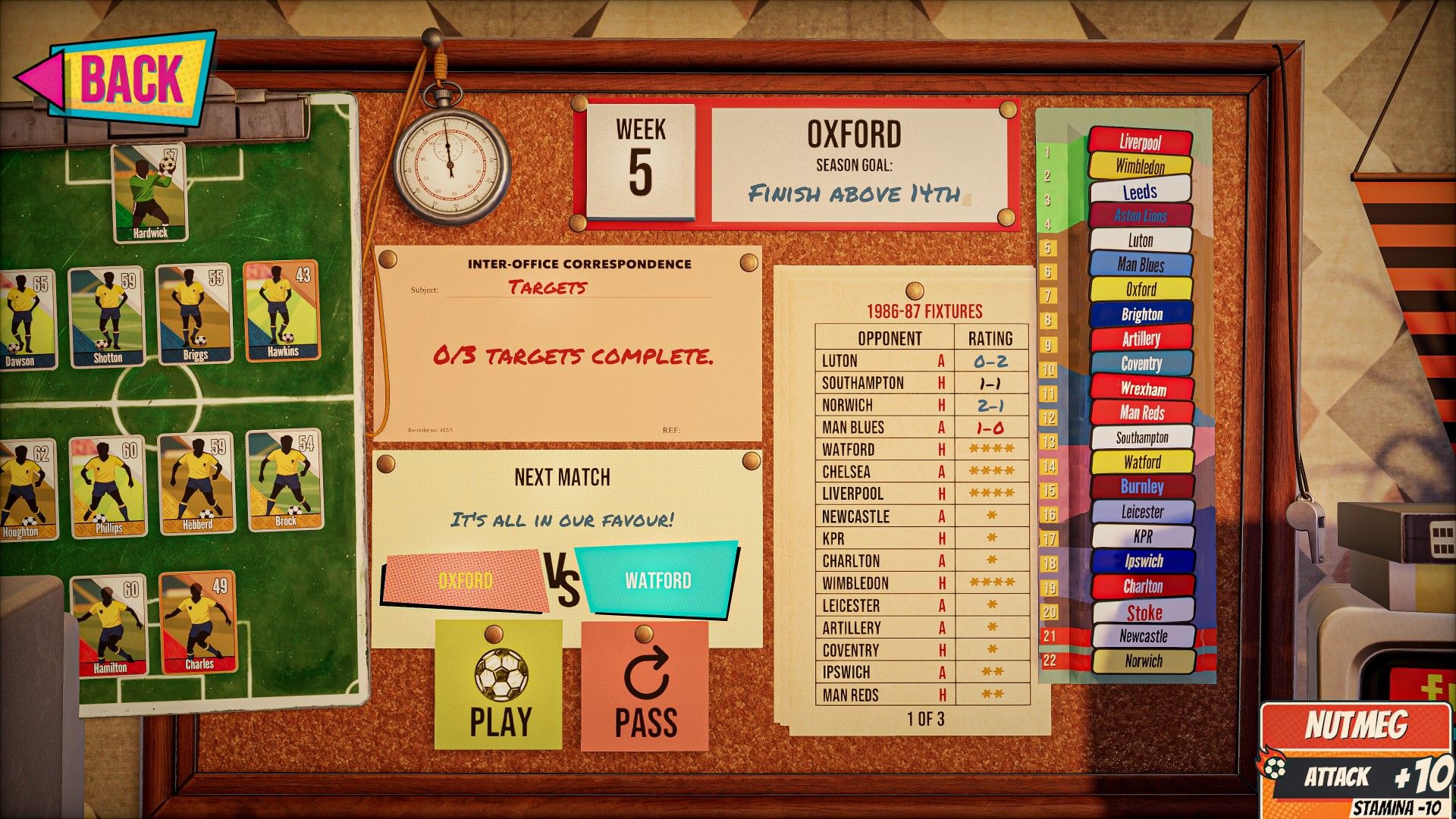Screen dimensions: 1456x819
Task: Flip the 1986-87 fixtures page
Action: [x=925, y=719]
